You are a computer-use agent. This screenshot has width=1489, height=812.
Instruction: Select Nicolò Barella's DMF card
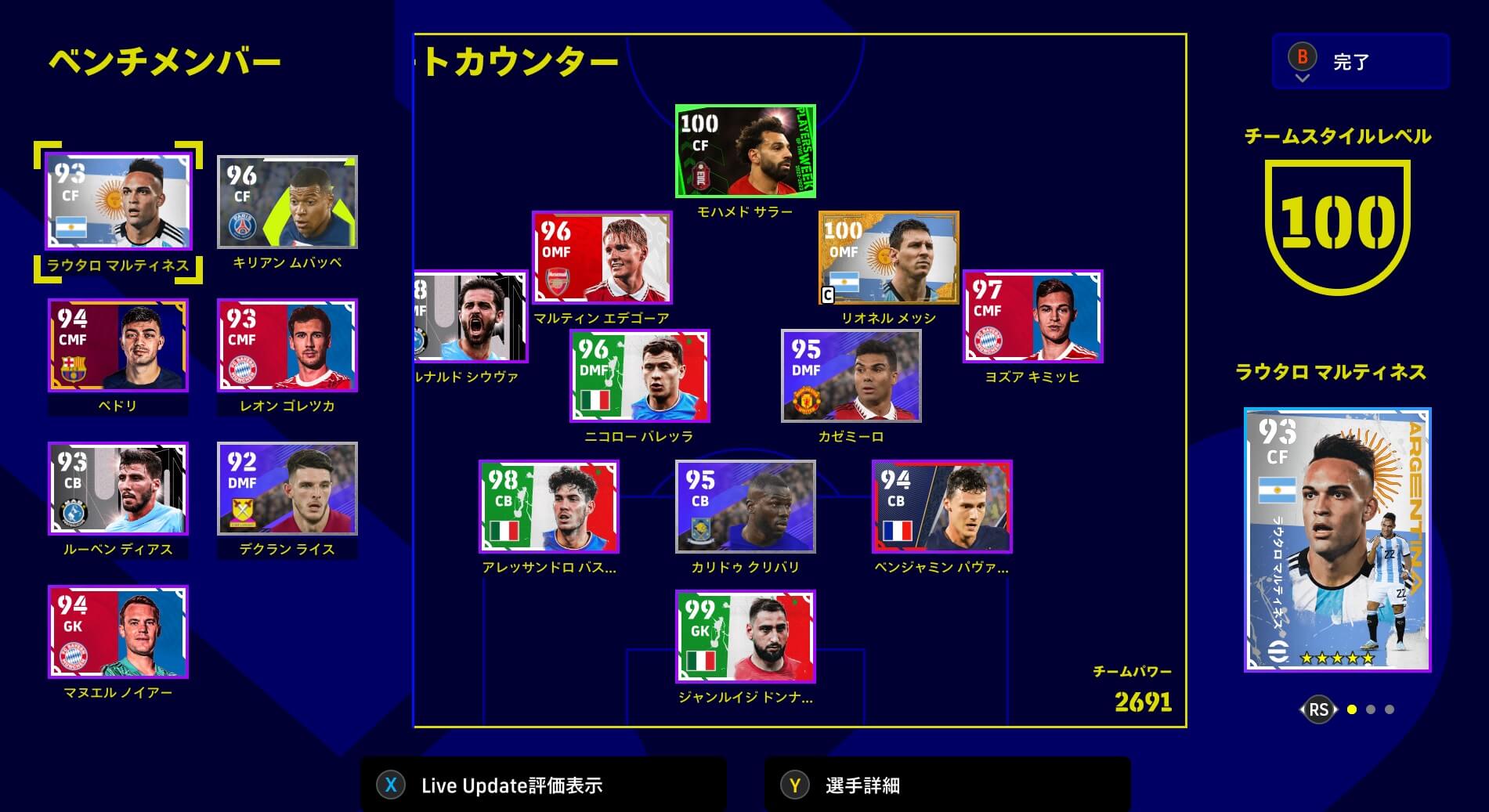point(640,376)
